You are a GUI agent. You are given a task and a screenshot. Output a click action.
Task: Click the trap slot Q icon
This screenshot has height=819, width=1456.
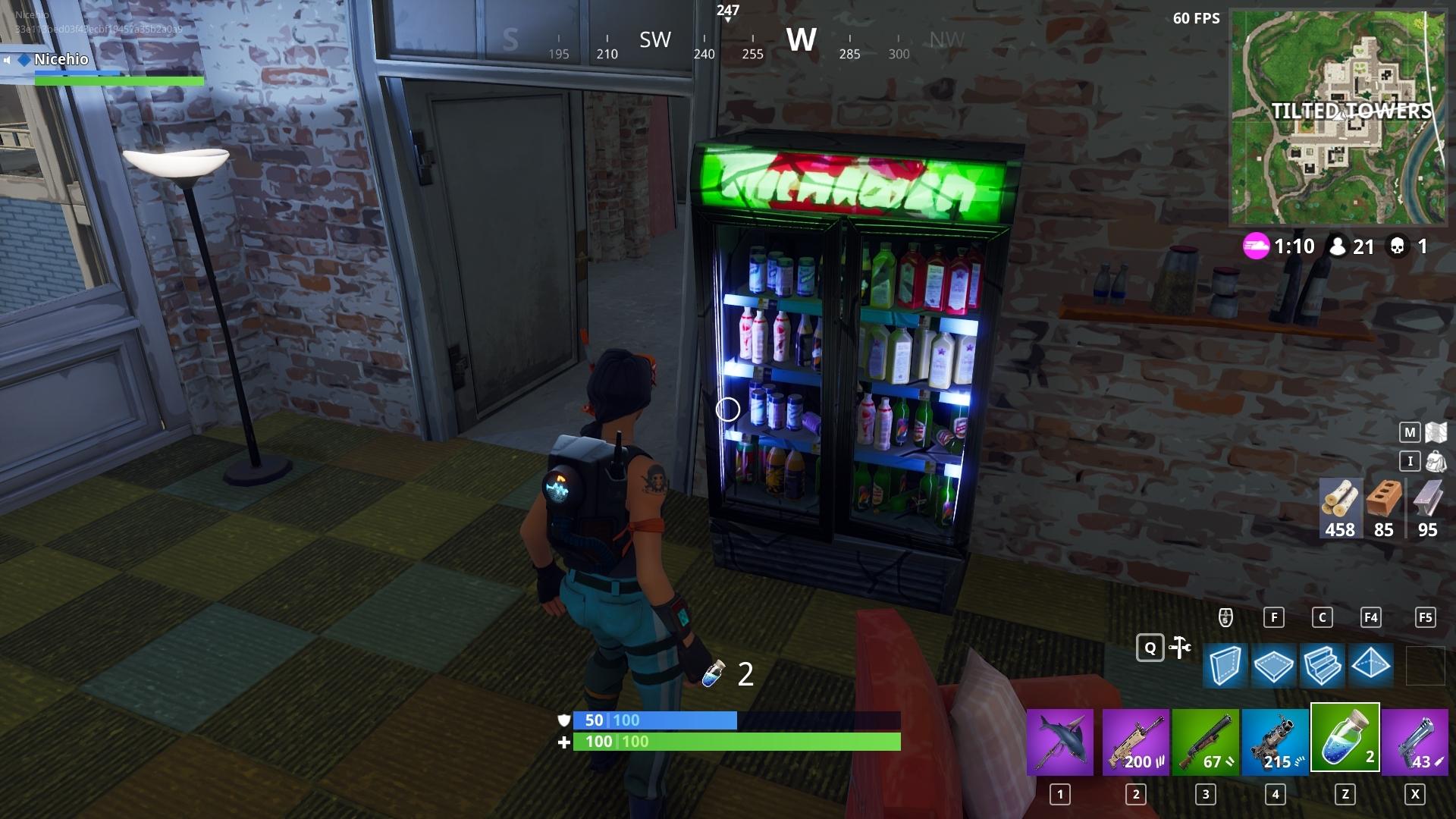click(1151, 648)
